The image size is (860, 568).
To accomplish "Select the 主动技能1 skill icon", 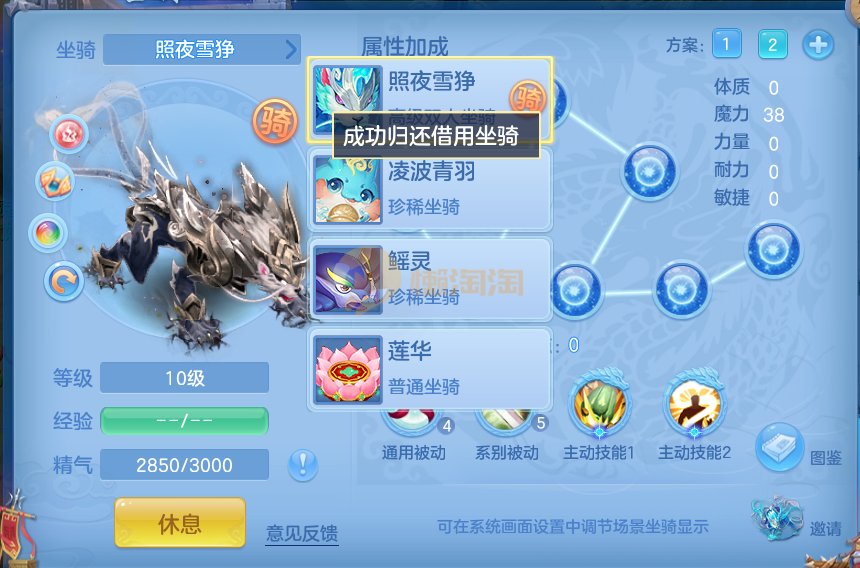I will 599,406.
